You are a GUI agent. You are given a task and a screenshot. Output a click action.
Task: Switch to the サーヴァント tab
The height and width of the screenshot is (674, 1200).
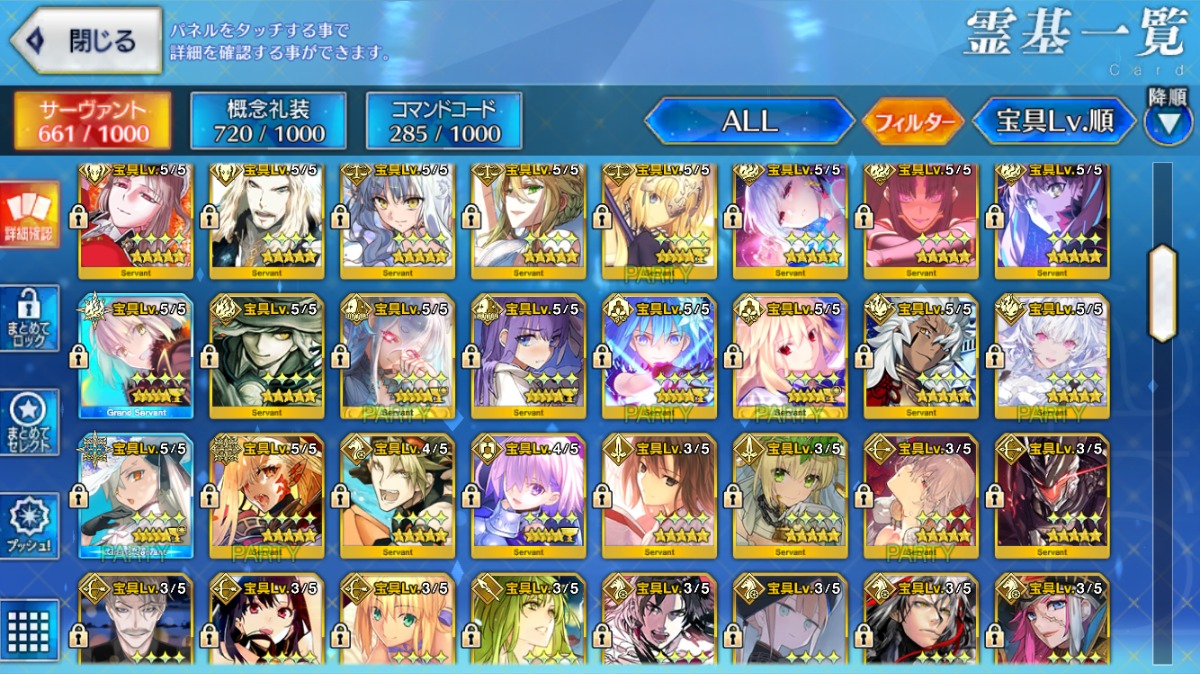pos(91,121)
